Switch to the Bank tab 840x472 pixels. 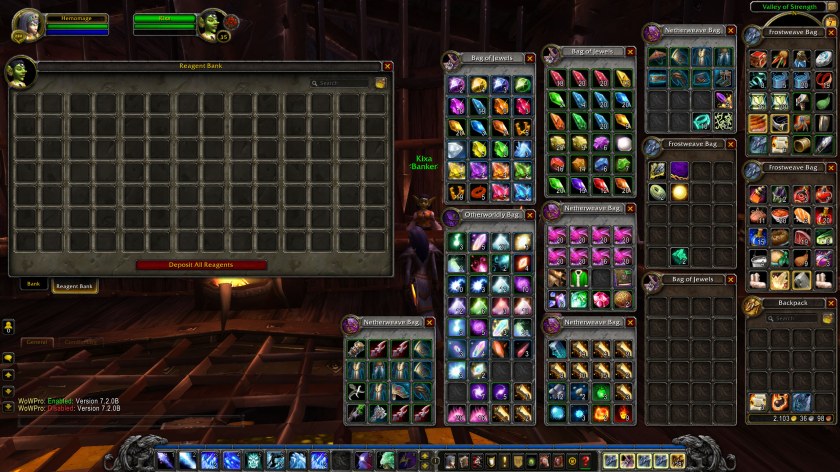(x=34, y=284)
